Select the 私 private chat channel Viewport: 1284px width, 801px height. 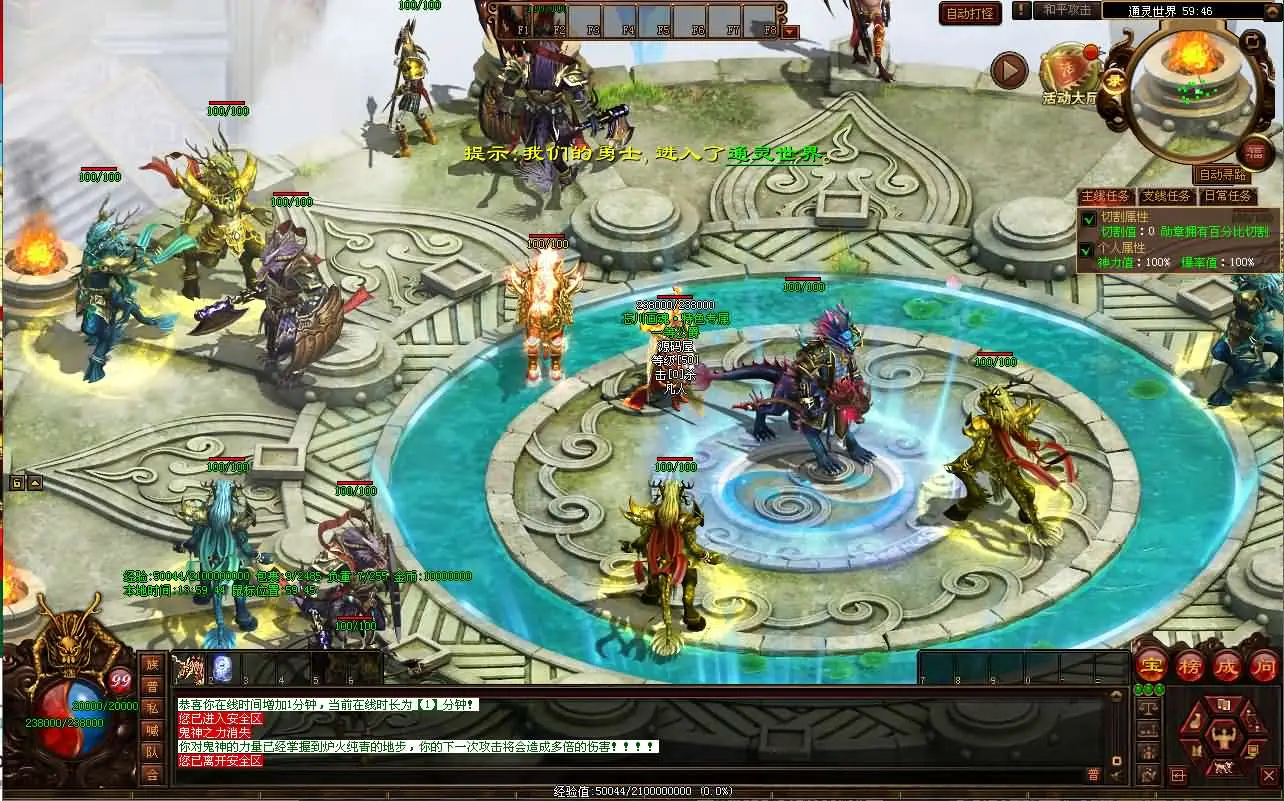[x=152, y=708]
